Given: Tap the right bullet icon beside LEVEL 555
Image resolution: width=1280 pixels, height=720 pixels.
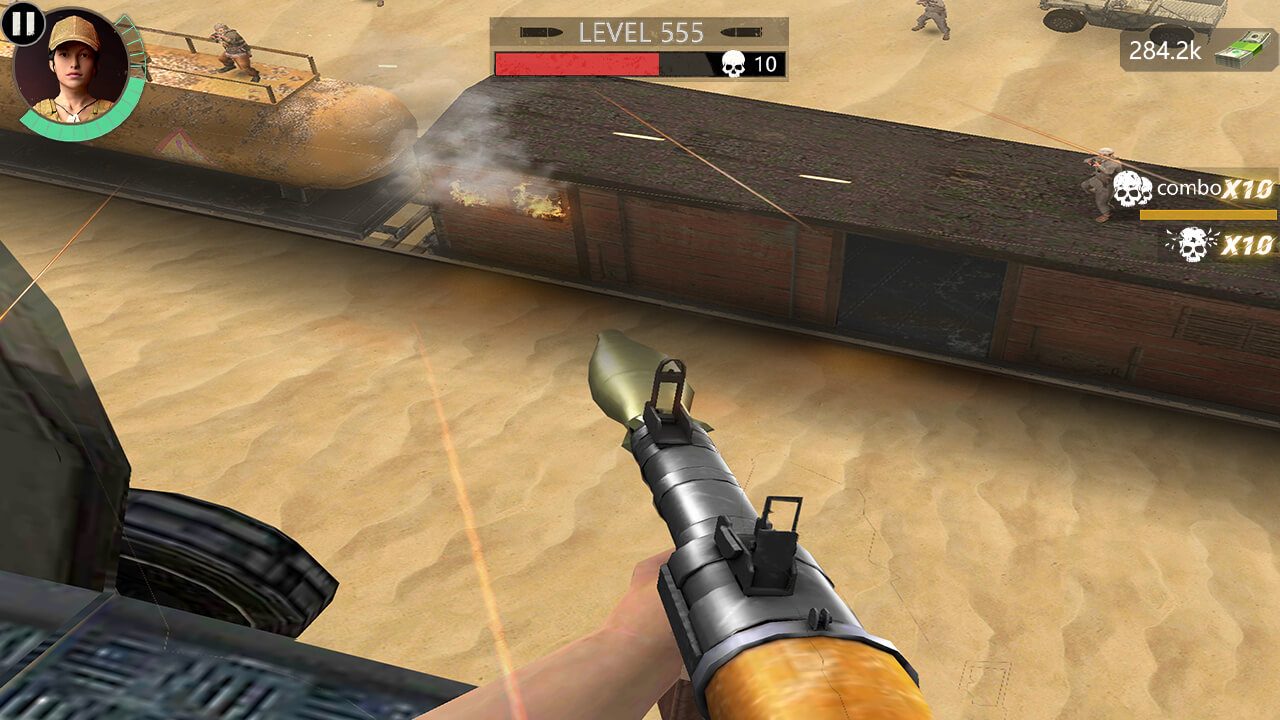Looking at the screenshot, I should [x=742, y=30].
